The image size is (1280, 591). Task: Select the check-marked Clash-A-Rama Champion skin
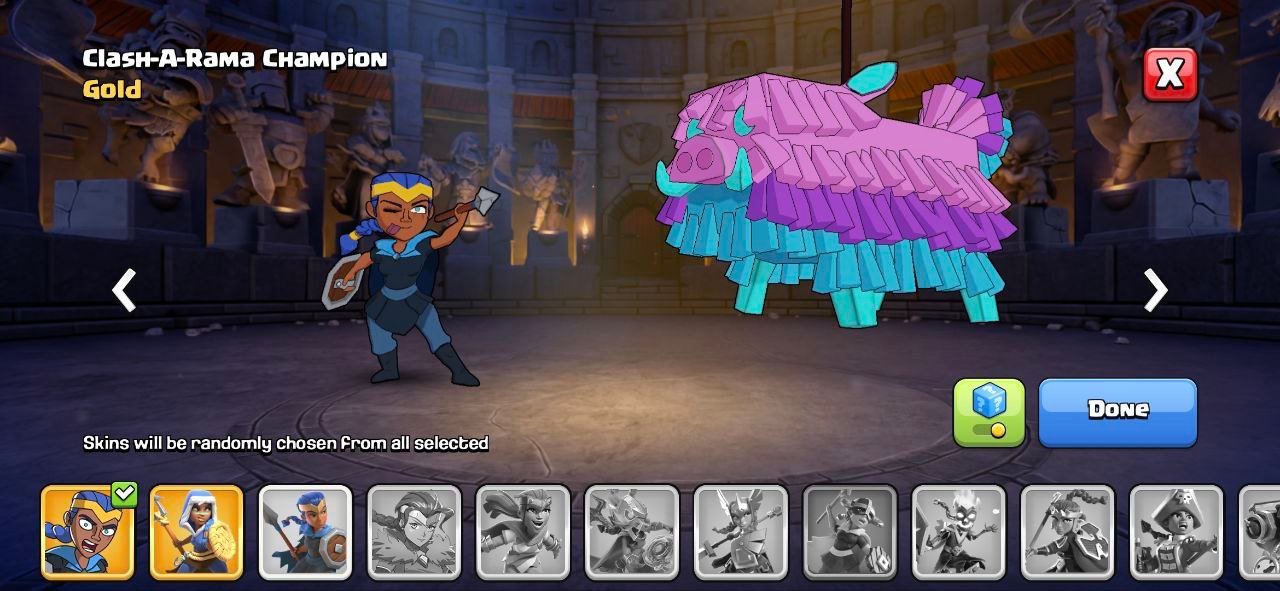(x=87, y=532)
